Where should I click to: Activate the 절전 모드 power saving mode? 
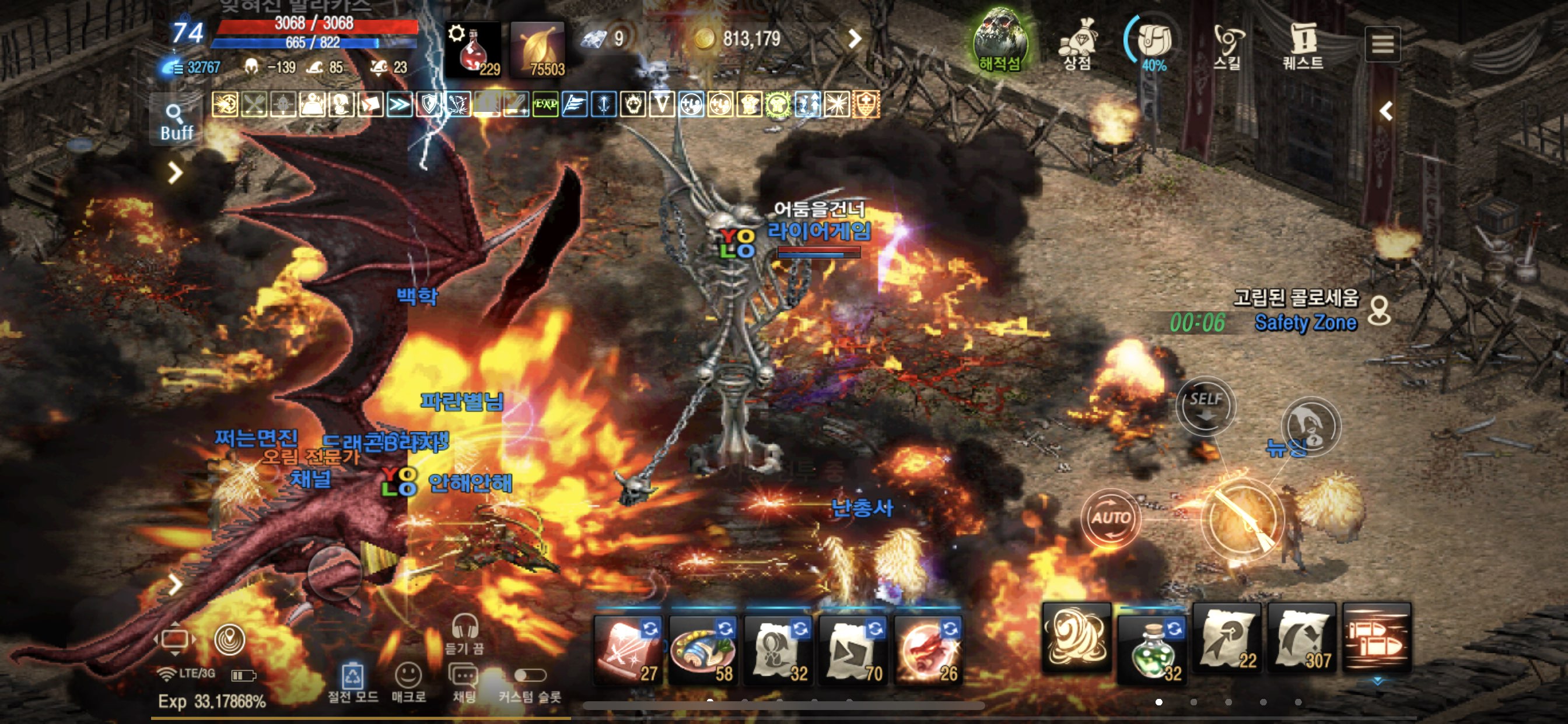click(x=352, y=681)
